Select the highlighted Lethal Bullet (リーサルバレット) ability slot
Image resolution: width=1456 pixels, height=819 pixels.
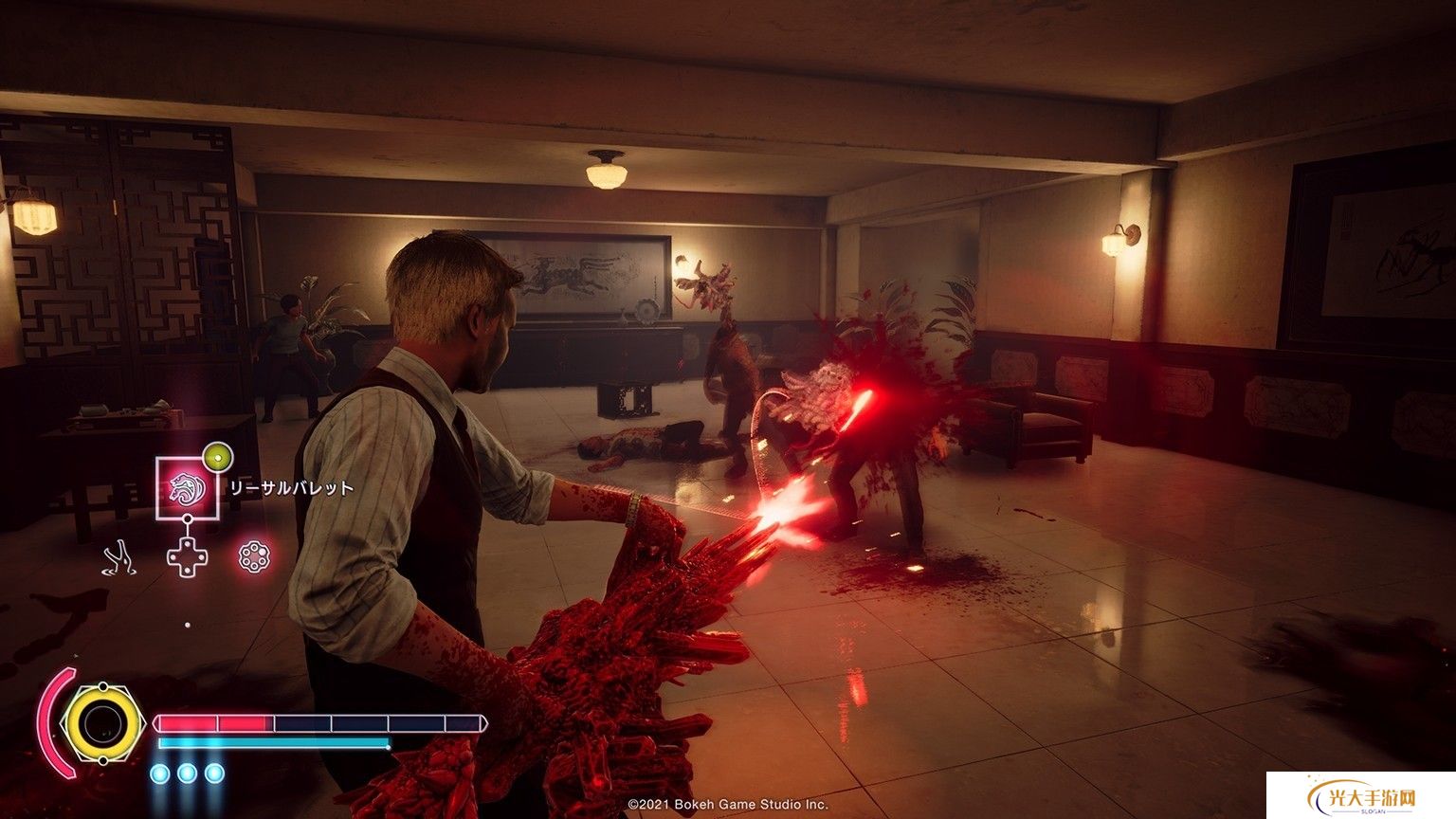187,488
